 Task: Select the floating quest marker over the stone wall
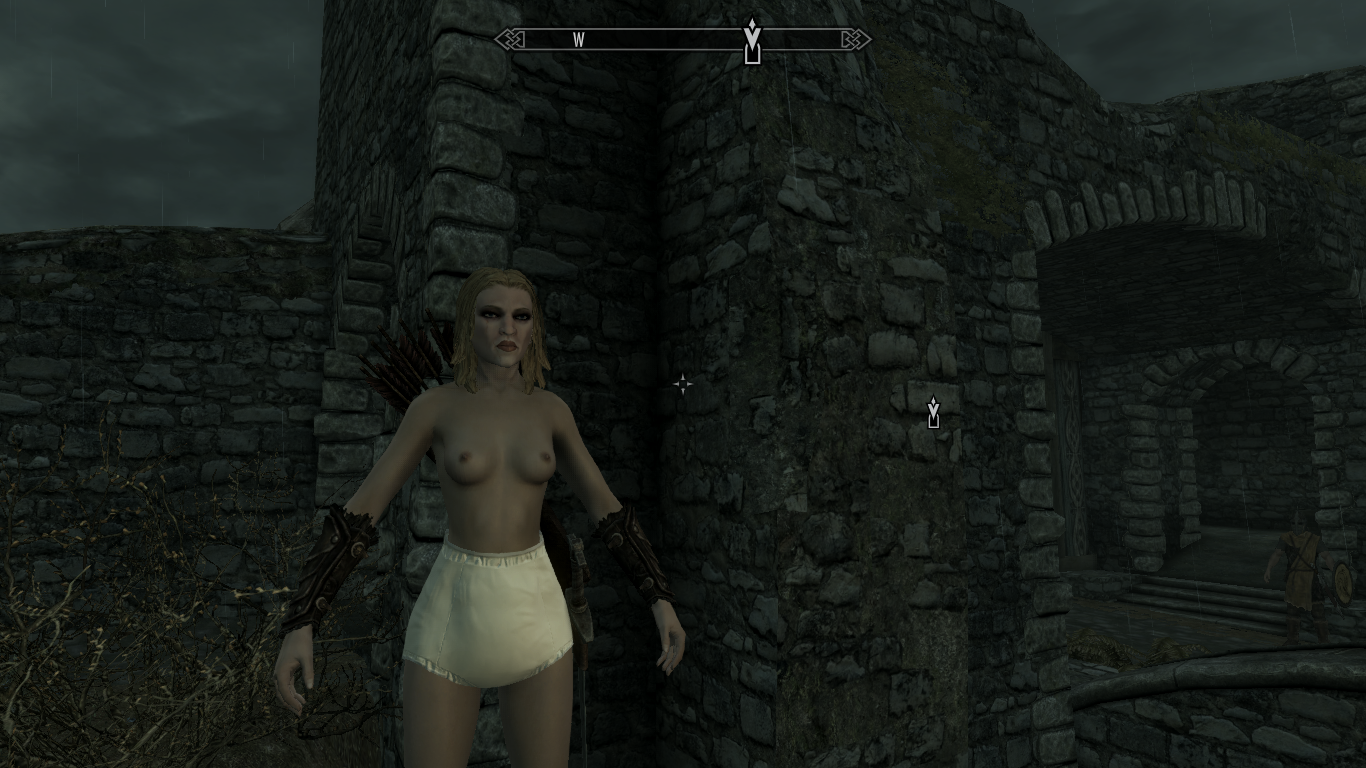pyautogui.click(x=933, y=412)
